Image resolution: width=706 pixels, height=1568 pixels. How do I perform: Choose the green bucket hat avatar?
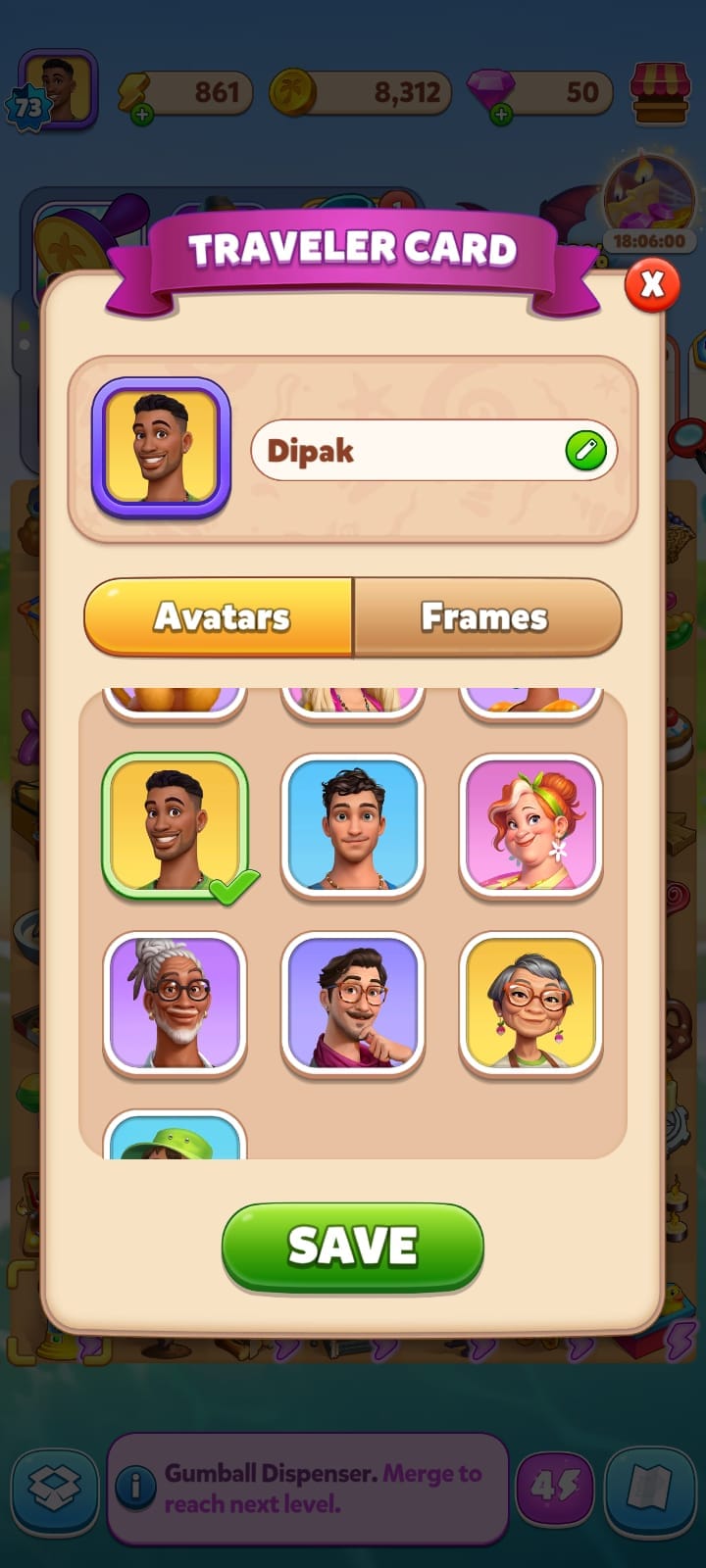175,1137
